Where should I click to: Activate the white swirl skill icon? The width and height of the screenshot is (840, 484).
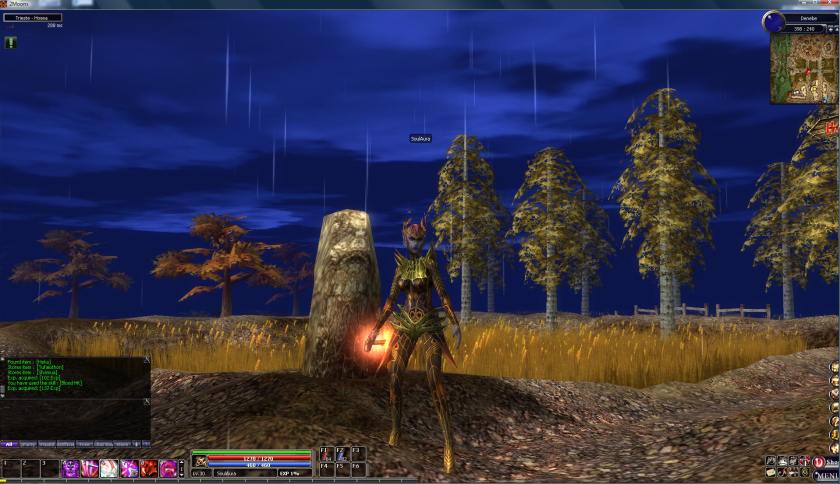(x=110, y=468)
